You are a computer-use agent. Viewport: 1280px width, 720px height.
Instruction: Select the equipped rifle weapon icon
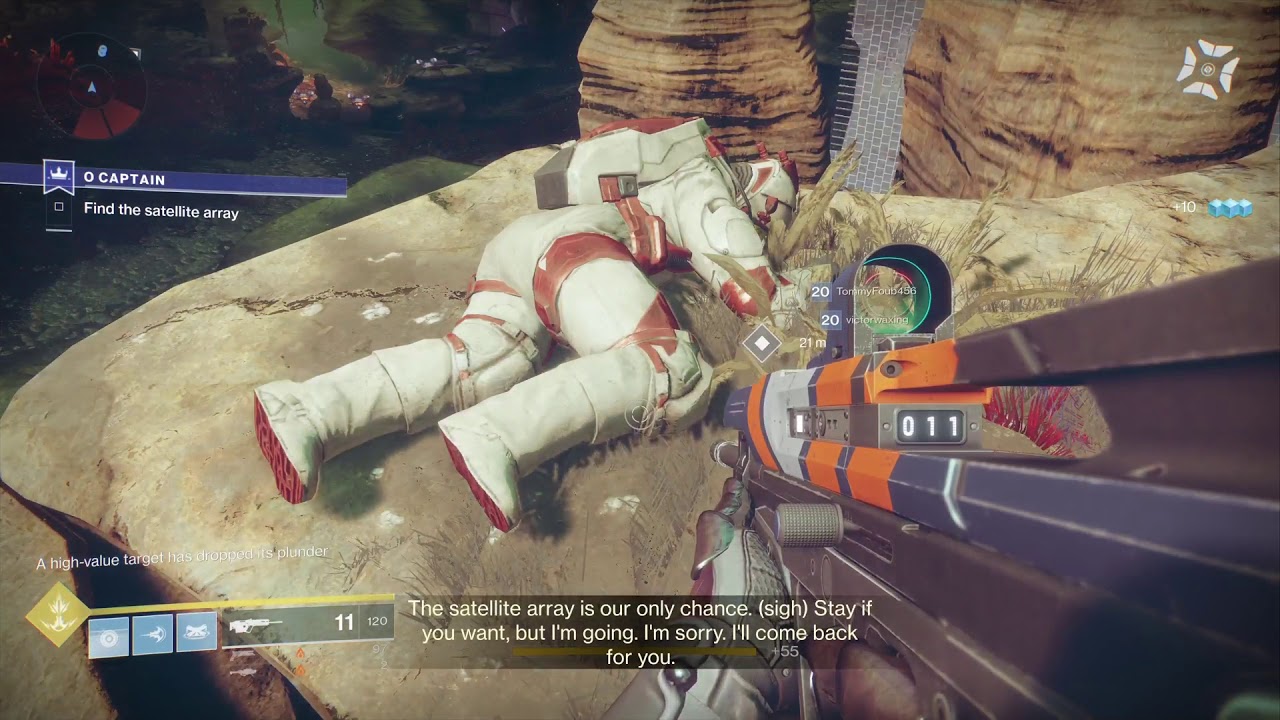coord(256,624)
